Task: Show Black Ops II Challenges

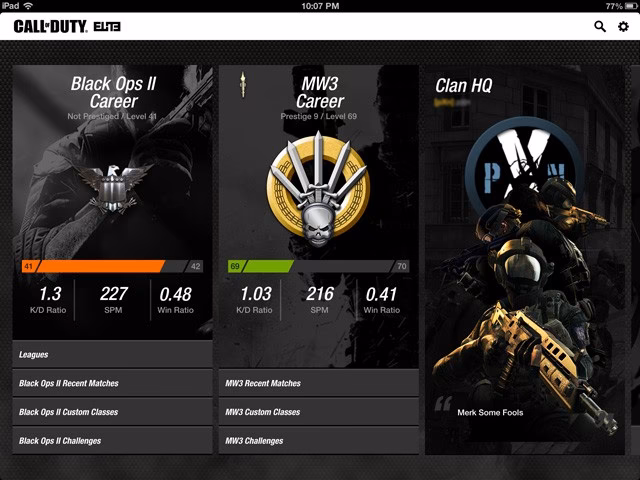Action: coord(112,441)
